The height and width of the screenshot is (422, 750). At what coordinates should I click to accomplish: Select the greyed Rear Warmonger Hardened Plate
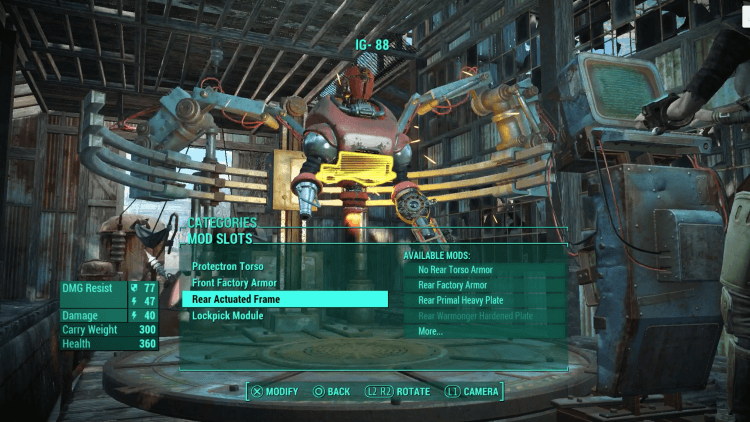[475, 316]
